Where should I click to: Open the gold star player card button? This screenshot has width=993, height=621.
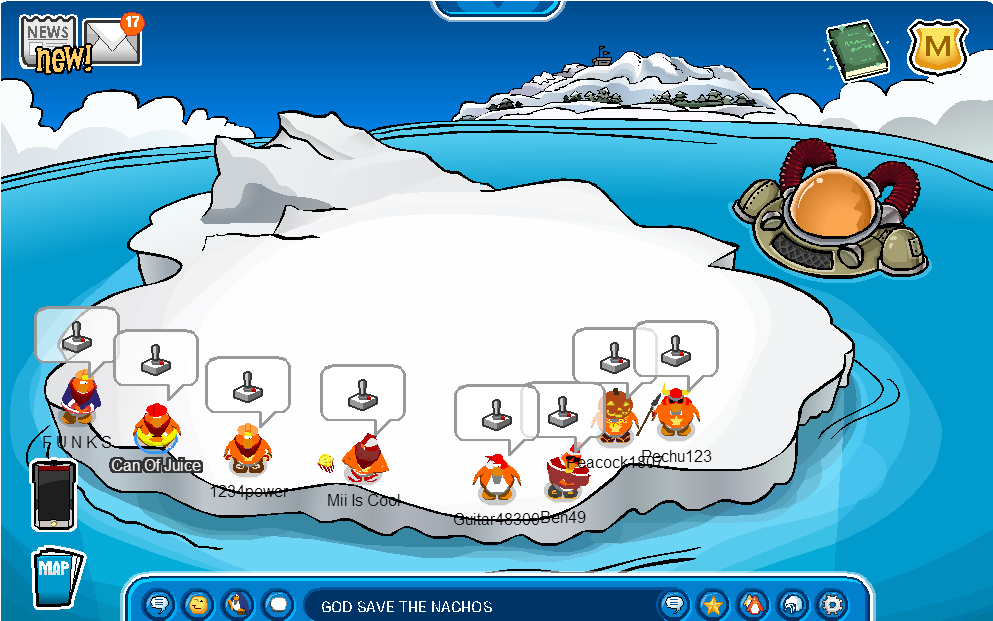pos(713,604)
